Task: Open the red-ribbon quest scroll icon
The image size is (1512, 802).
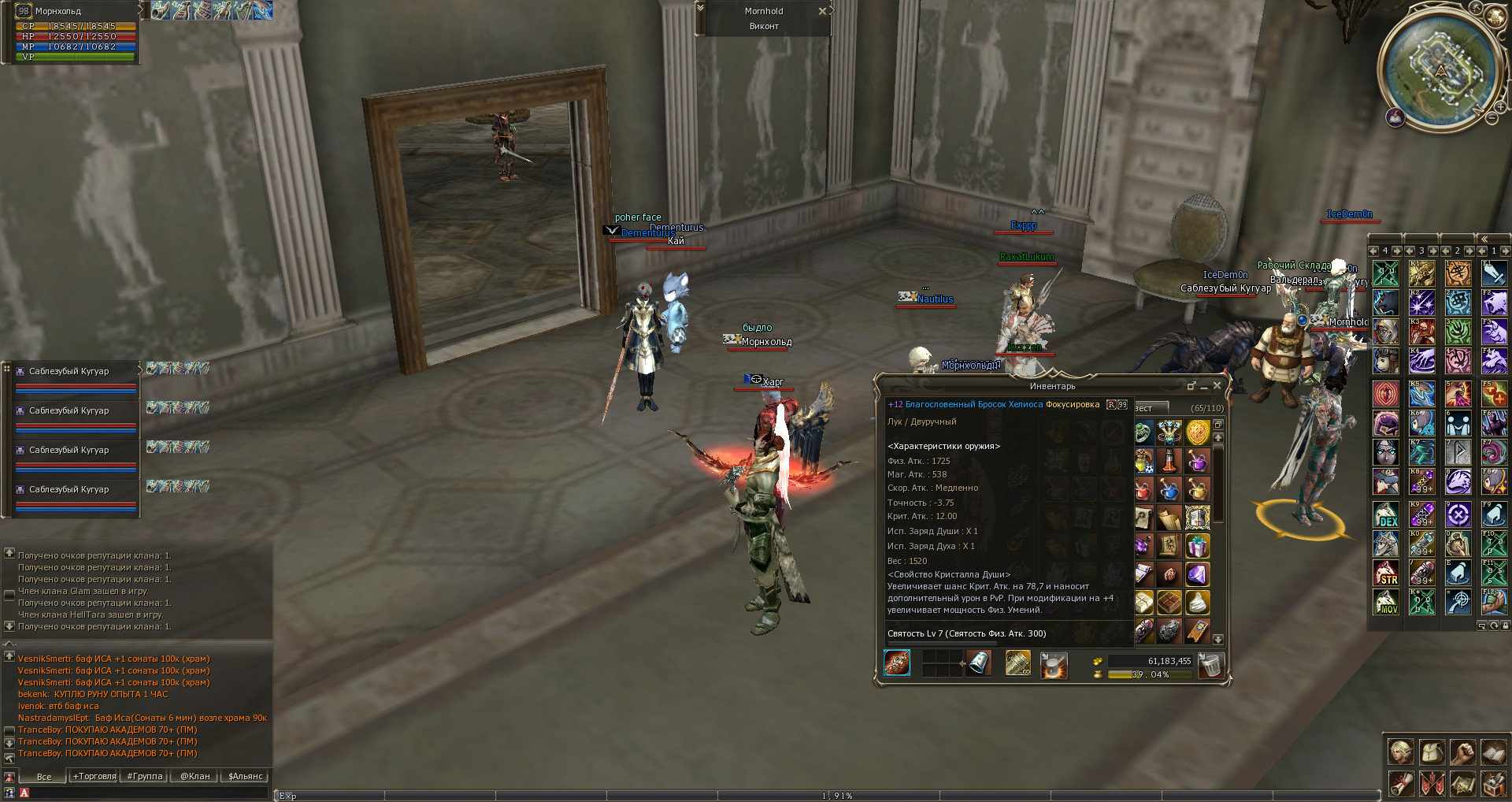Action: click(x=1400, y=783)
